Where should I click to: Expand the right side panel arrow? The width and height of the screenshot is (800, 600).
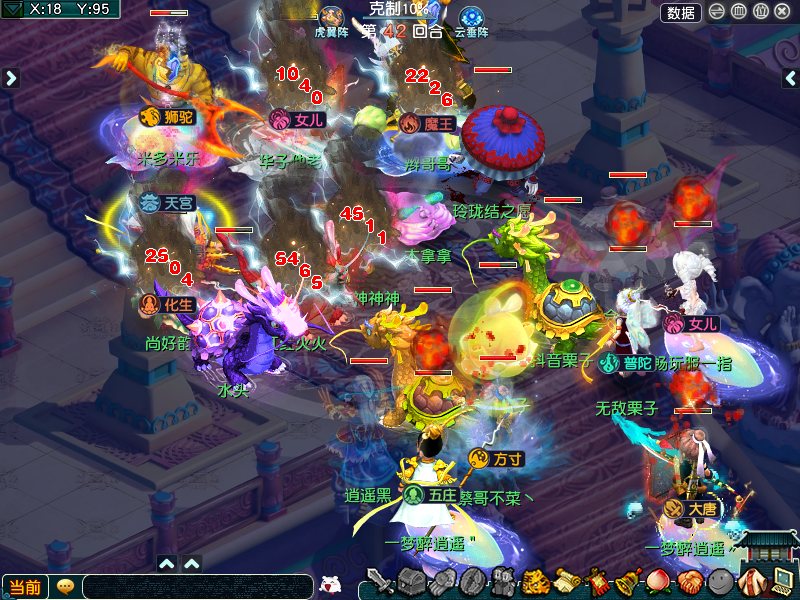coord(789,78)
